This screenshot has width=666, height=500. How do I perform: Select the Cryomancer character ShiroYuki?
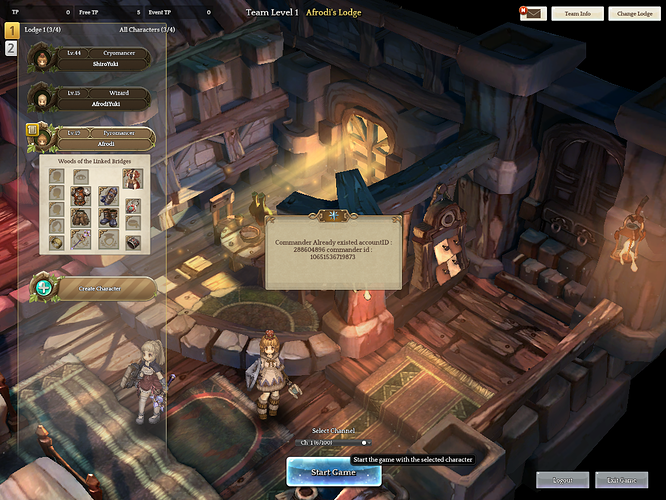95,57
